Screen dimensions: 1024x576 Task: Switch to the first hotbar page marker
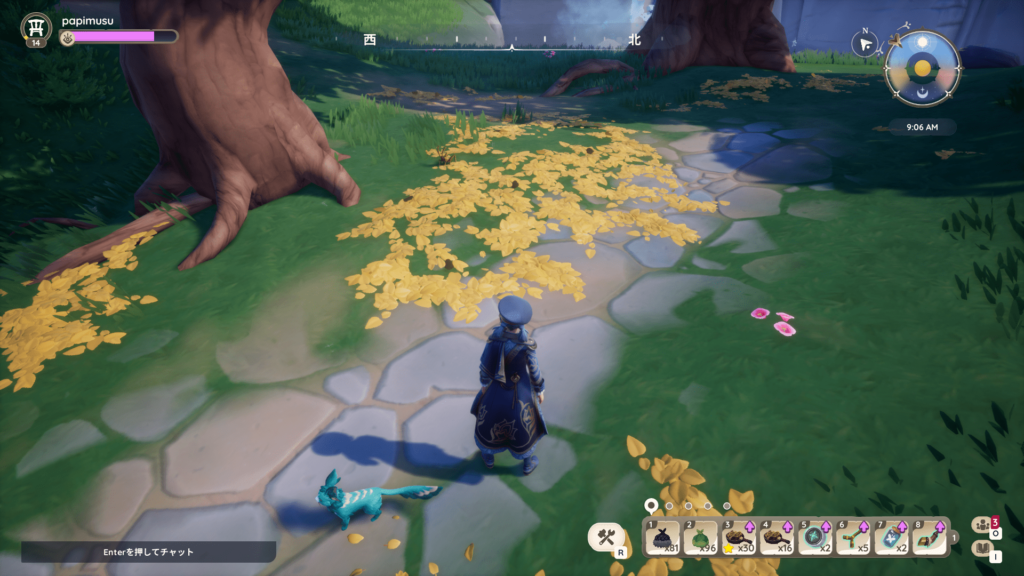click(651, 506)
